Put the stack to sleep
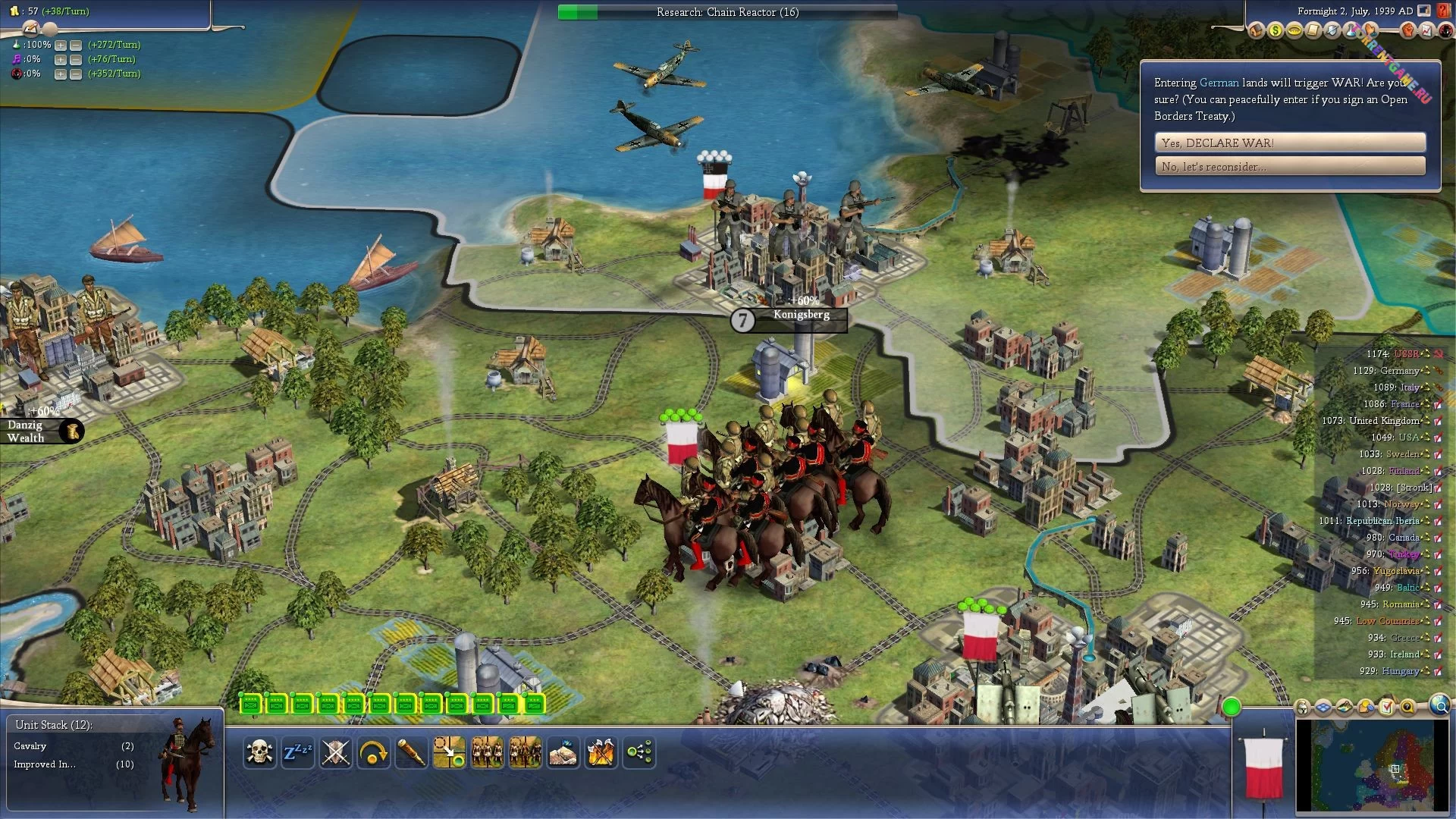This screenshot has width=1456, height=819. pyautogui.click(x=297, y=753)
